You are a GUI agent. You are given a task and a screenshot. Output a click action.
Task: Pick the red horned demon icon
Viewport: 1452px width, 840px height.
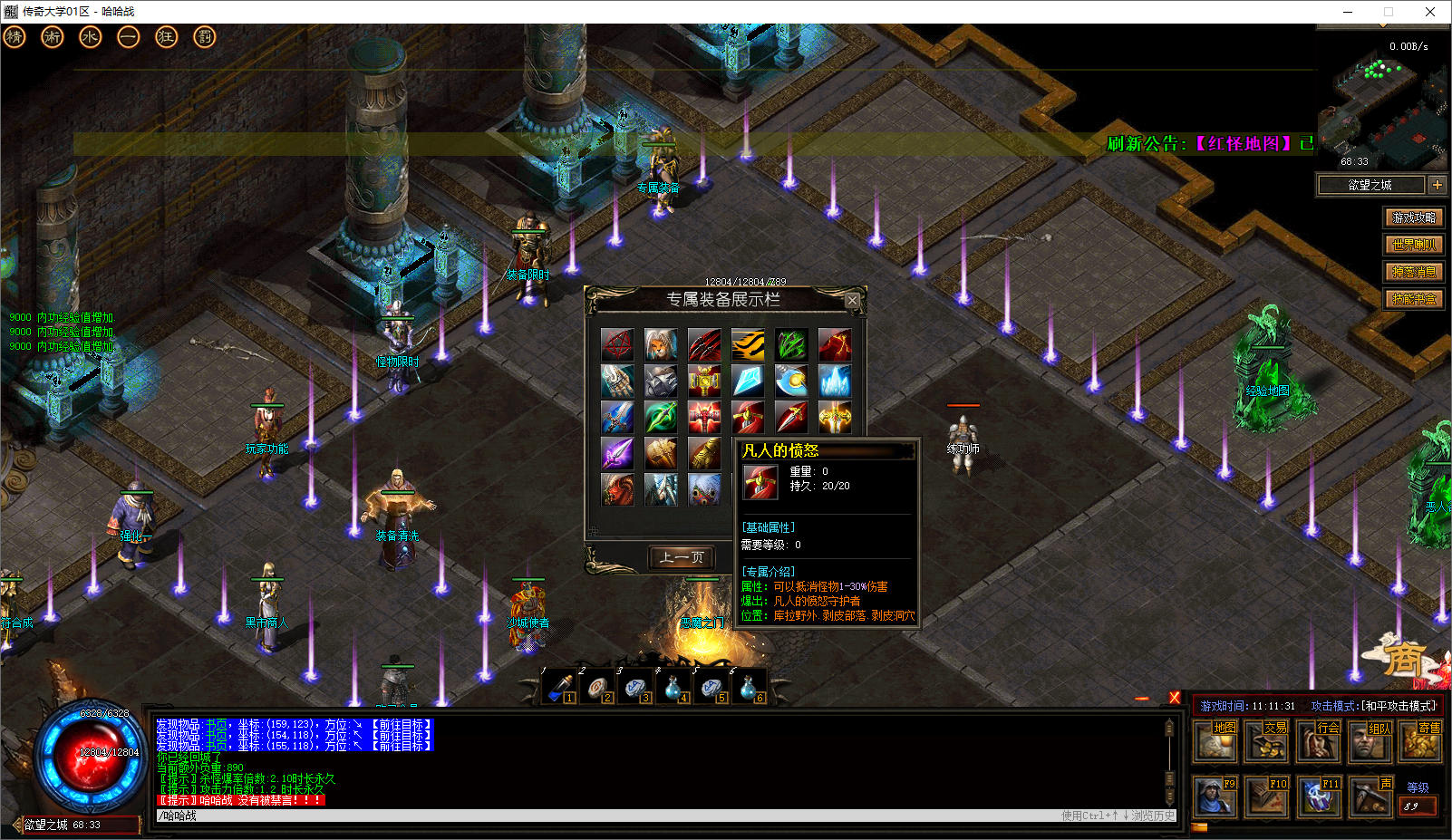point(617,489)
